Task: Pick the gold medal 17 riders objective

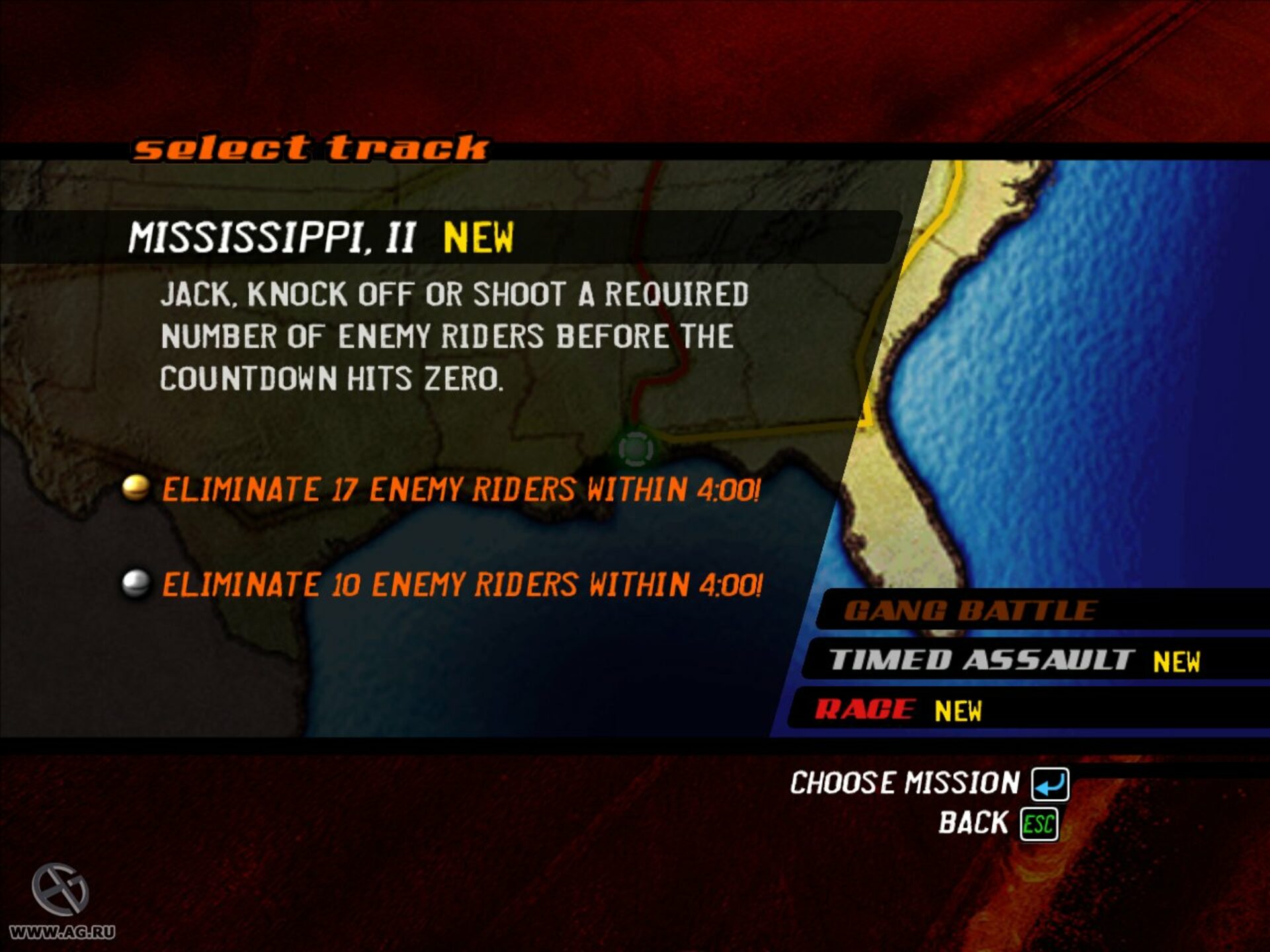Action: pos(460,490)
